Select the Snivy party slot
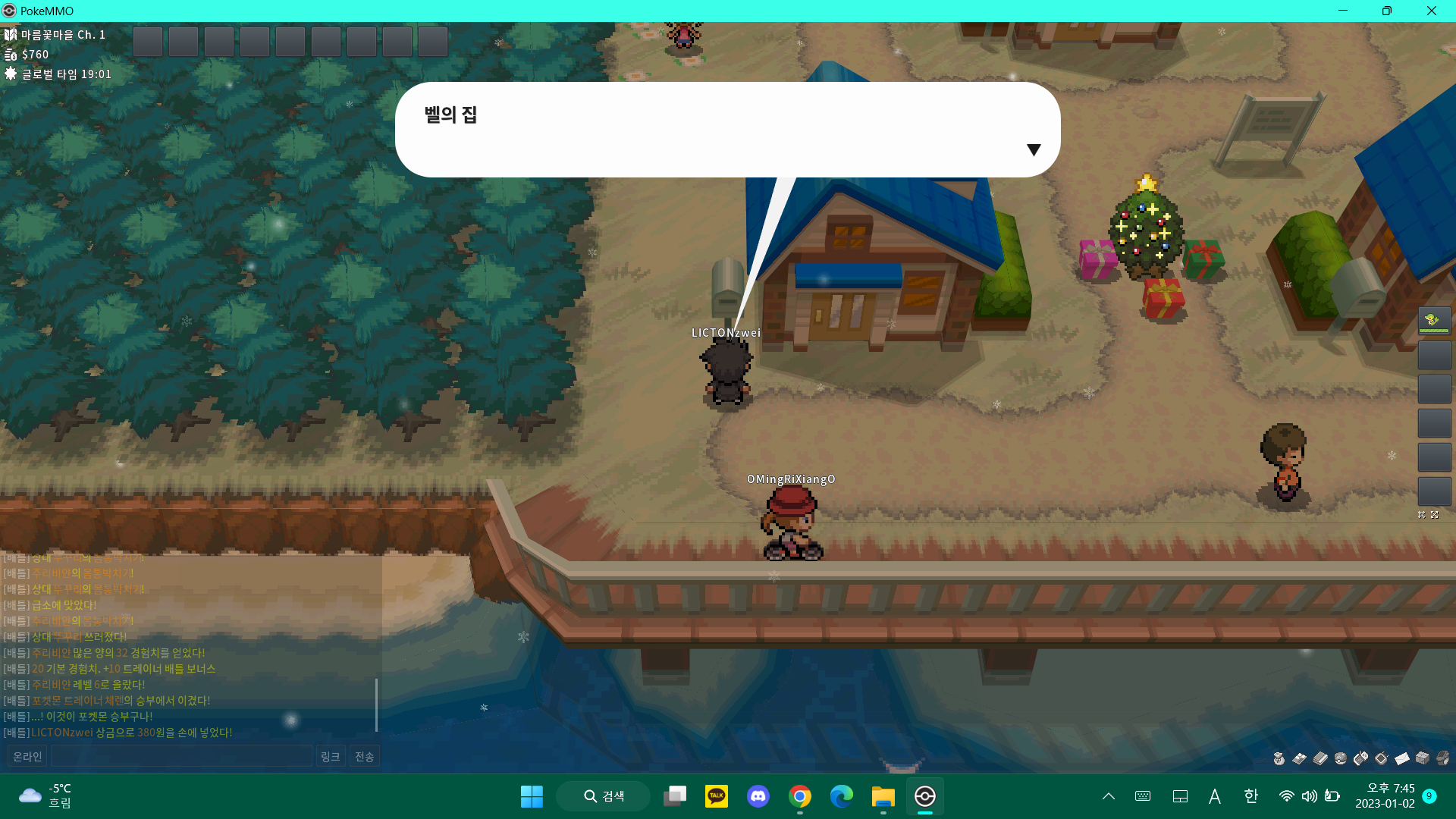1456x819 pixels. click(1434, 321)
